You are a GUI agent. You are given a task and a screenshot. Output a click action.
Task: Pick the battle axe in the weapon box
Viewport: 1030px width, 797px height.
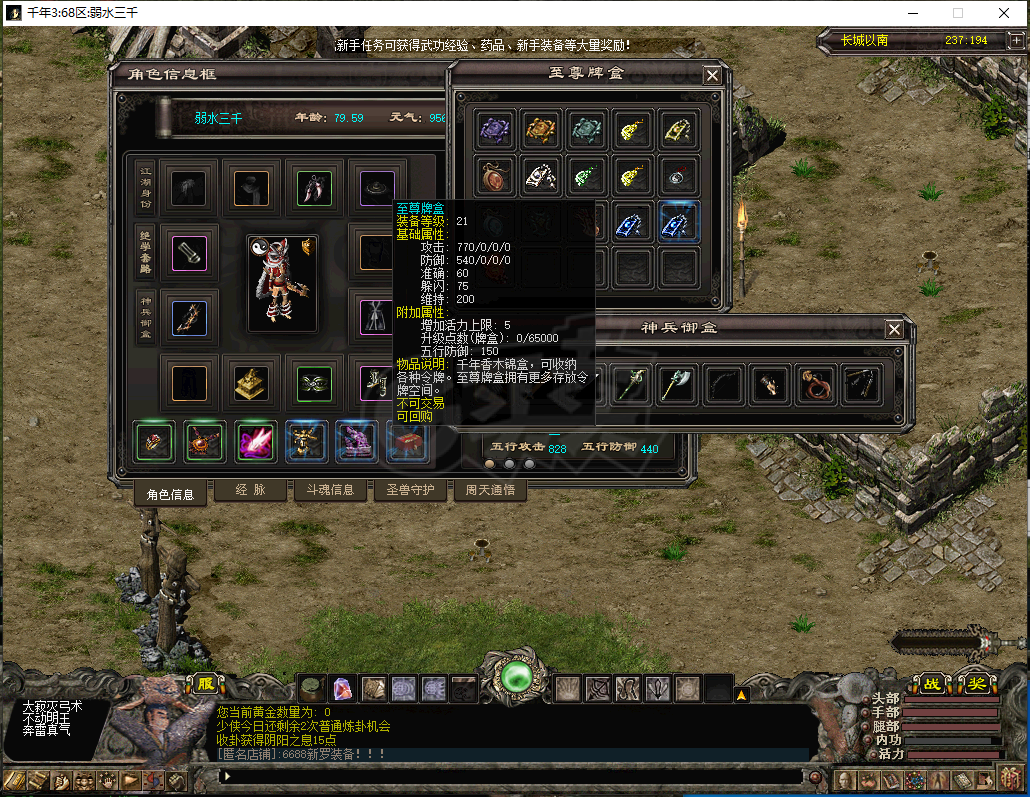point(678,385)
